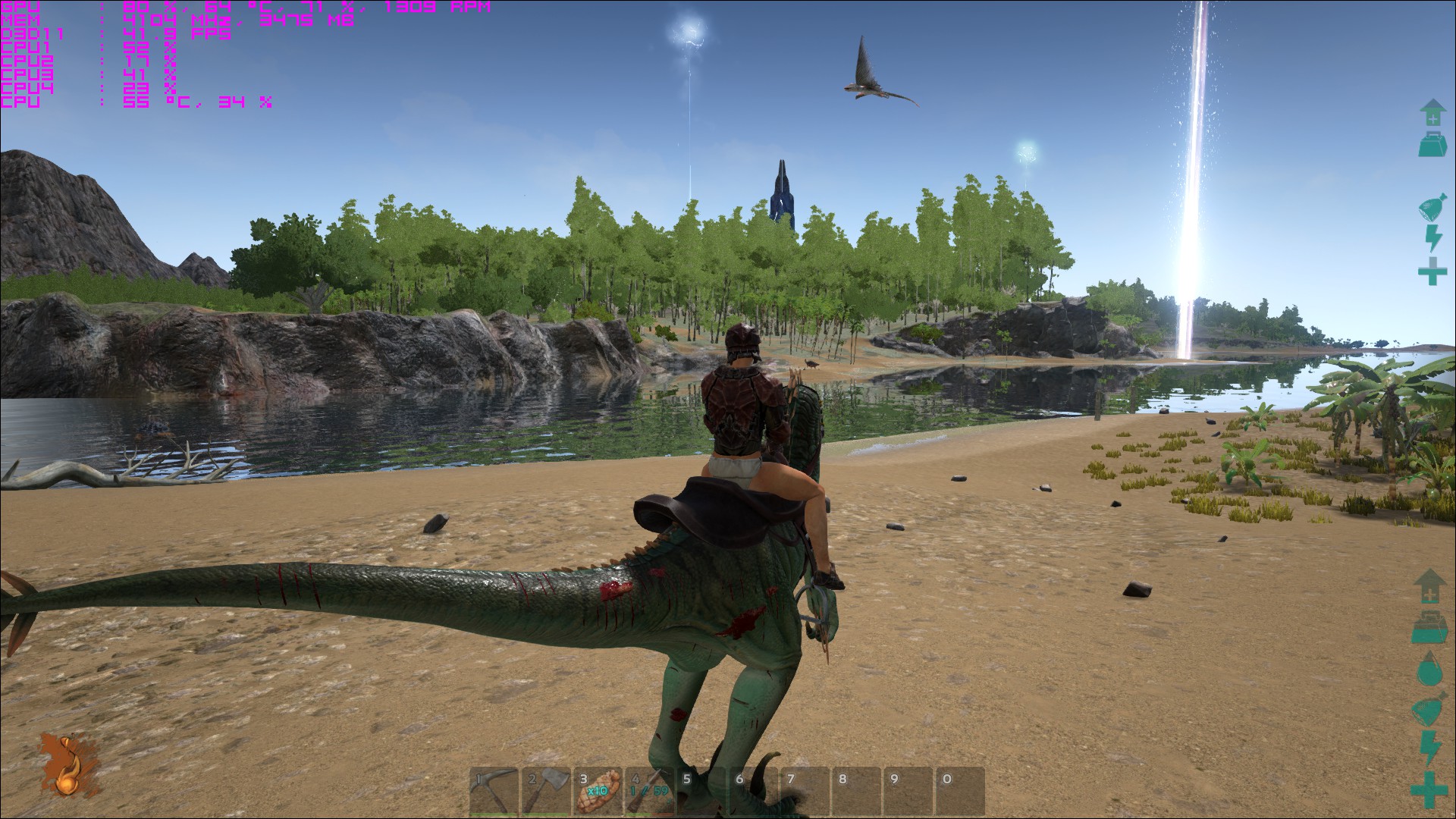
Task: Select the pickaxe in hotbar slot 1
Action: [493, 792]
